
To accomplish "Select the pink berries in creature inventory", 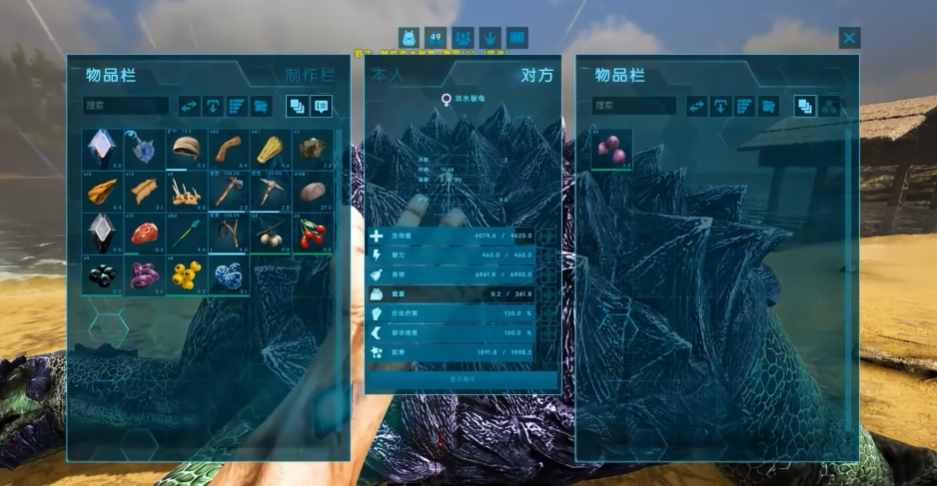I will pyautogui.click(x=612, y=149).
